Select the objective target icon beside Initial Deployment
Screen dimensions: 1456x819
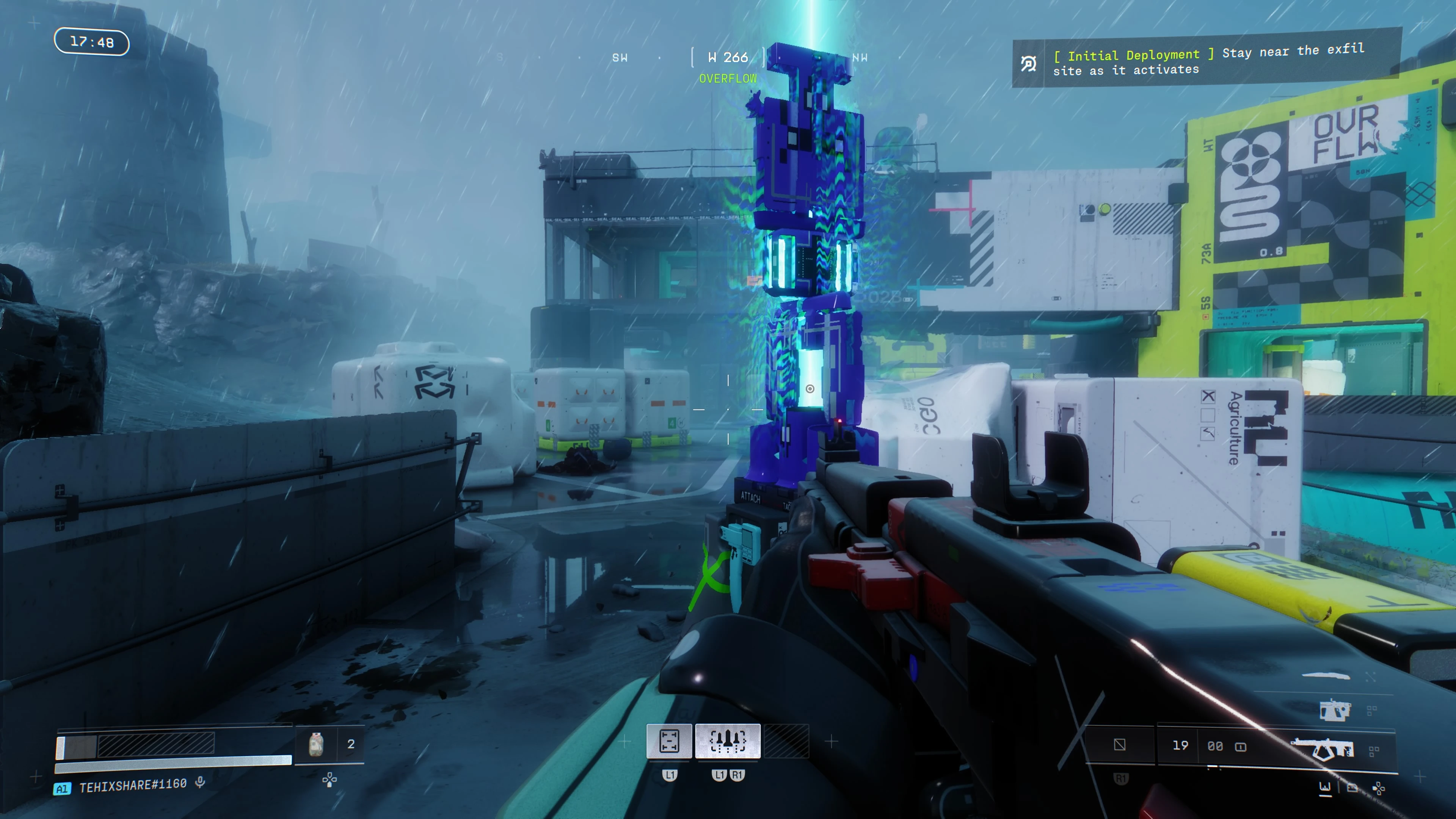[x=1028, y=64]
